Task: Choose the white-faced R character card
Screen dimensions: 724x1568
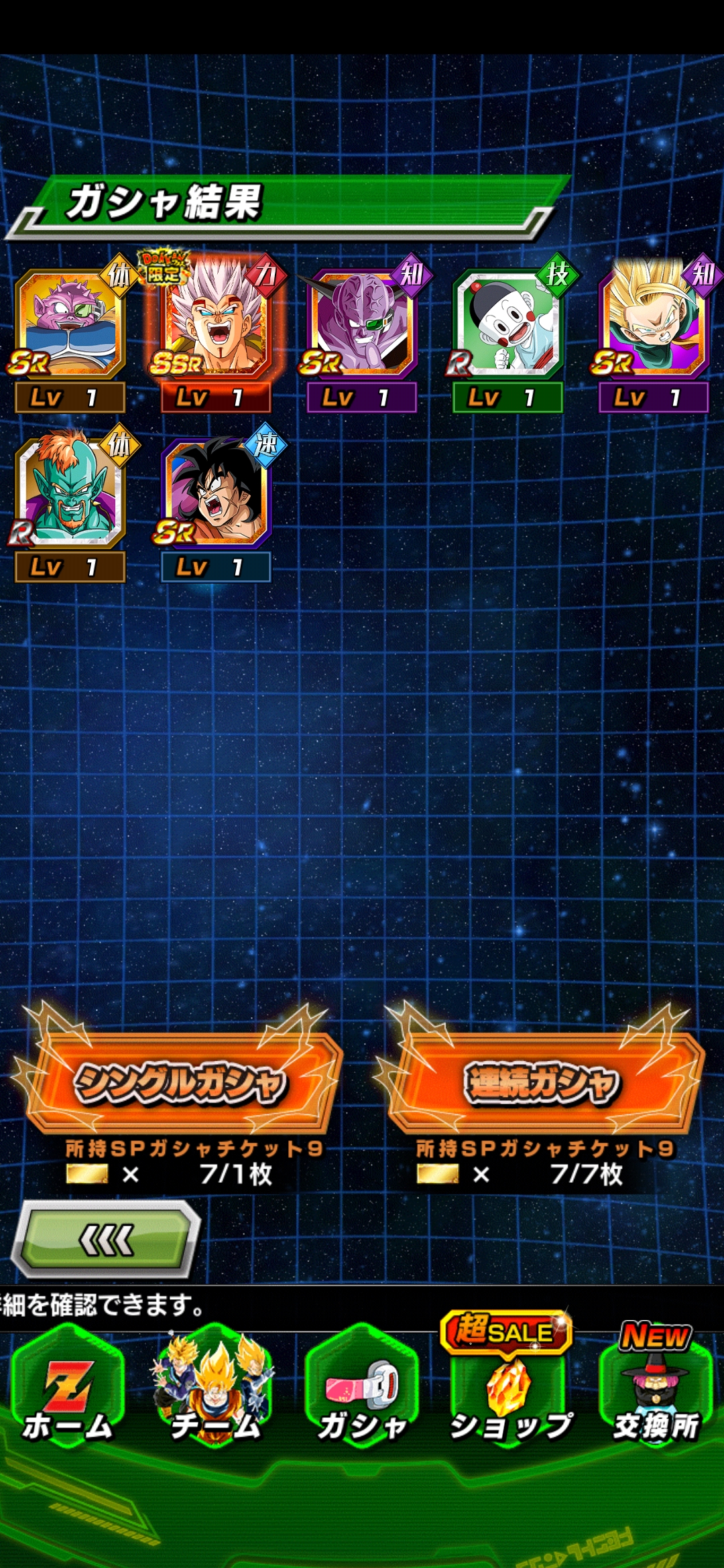Action: (x=507, y=323)
